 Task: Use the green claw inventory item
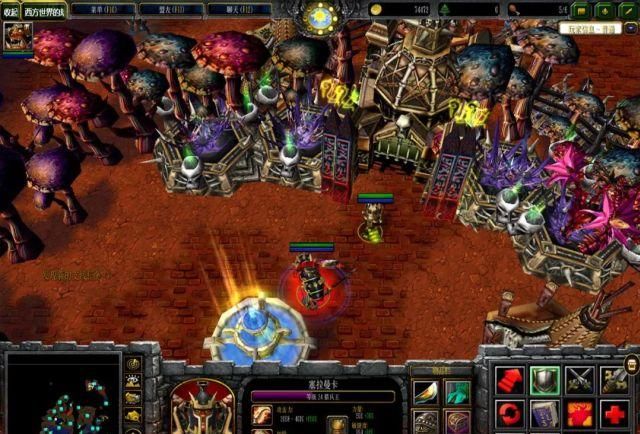(x=457, y=393)
